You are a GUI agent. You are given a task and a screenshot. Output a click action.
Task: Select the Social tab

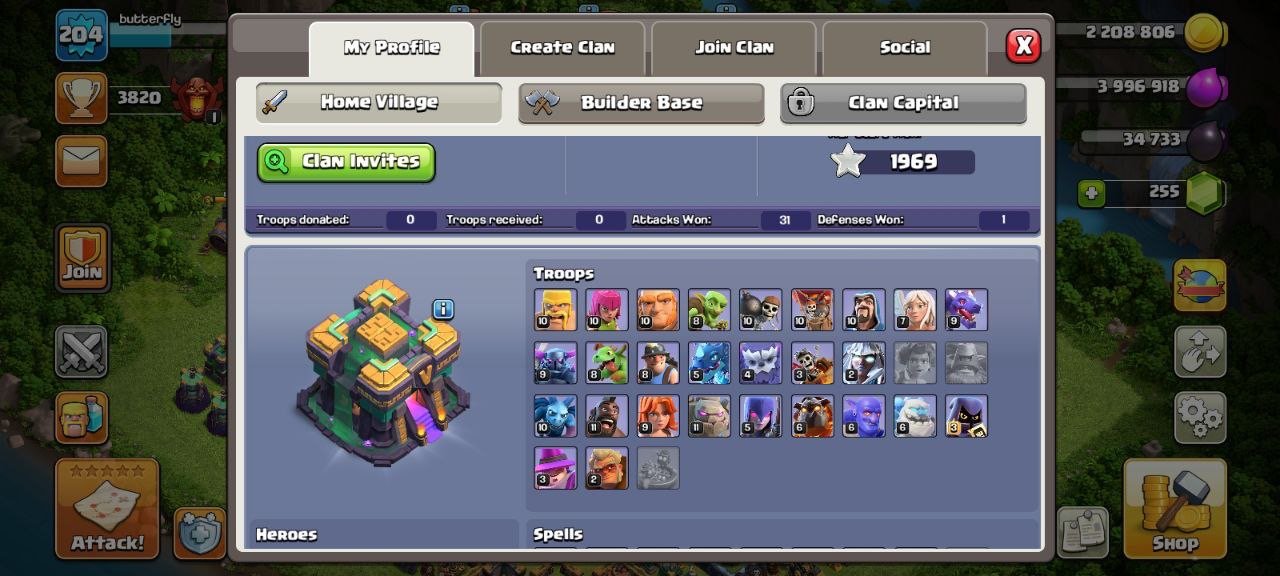[904, 47]
